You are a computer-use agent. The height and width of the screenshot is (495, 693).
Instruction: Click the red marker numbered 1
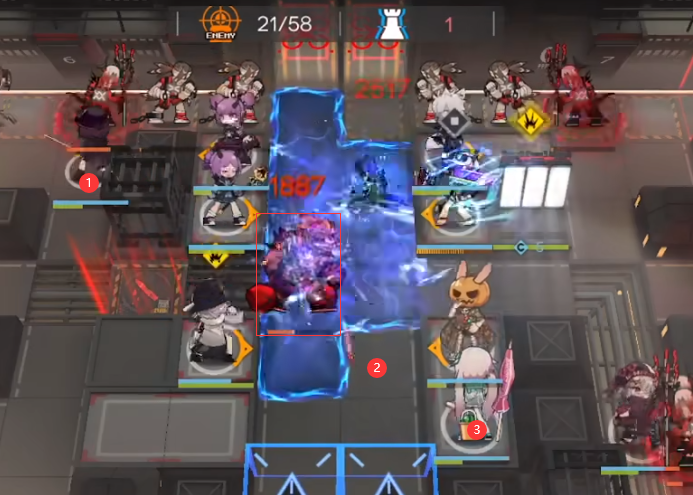click(x=89, y=183)
